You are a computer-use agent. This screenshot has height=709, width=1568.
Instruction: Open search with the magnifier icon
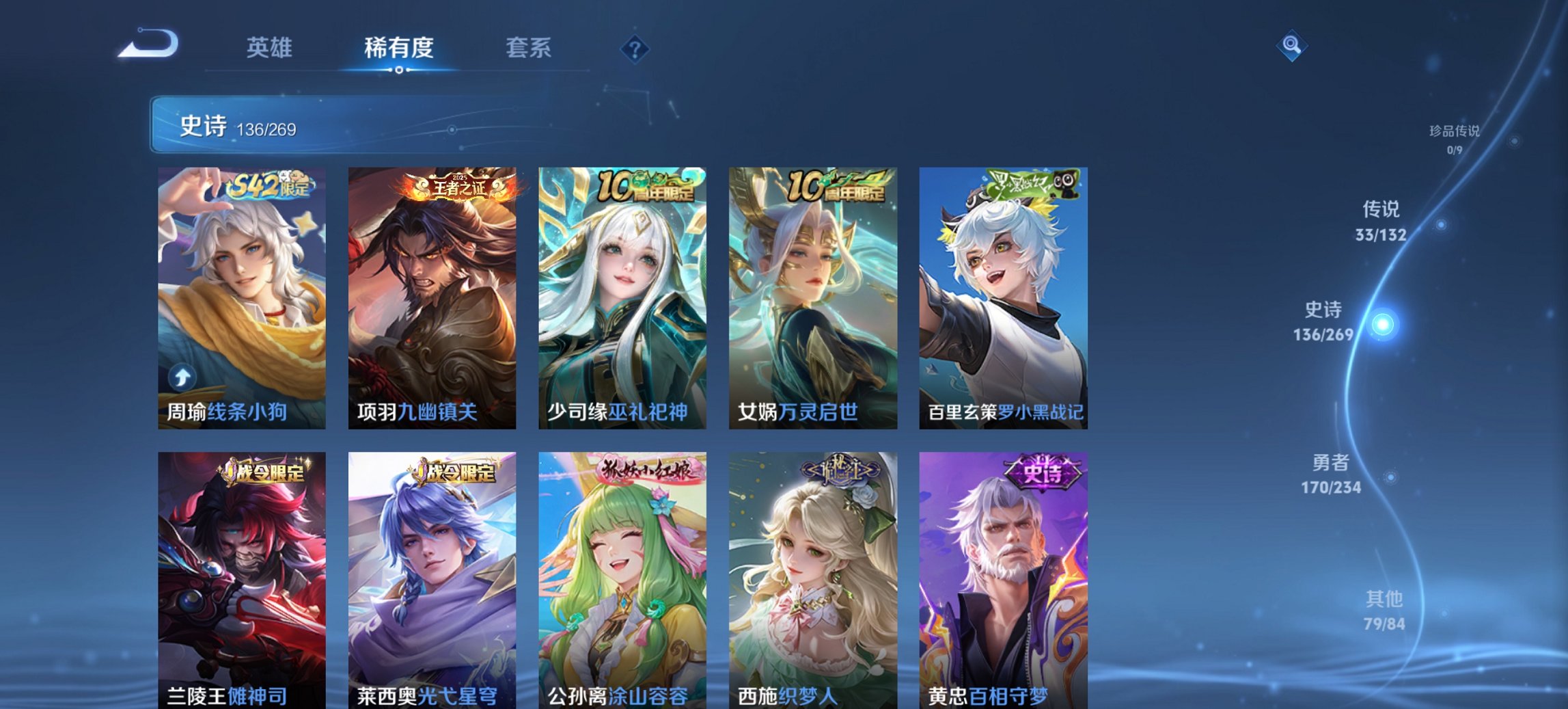click(1291, 46)
